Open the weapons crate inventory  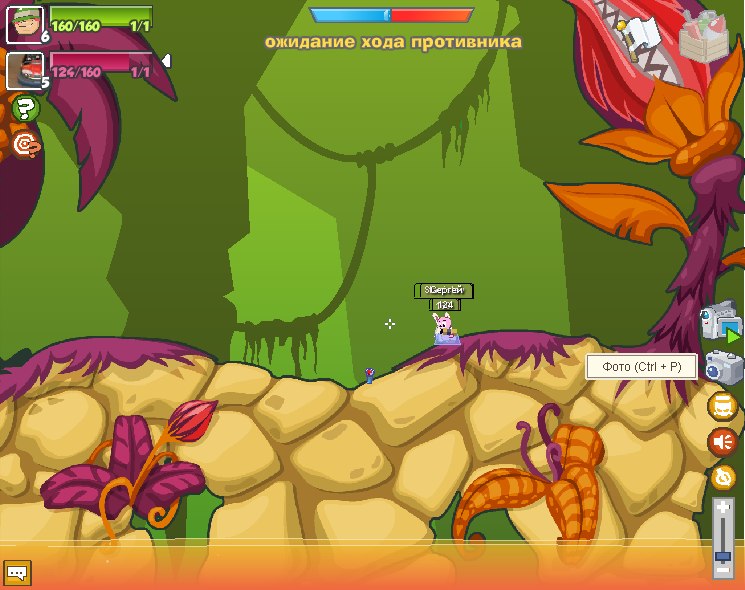click(x=708, y=37)
